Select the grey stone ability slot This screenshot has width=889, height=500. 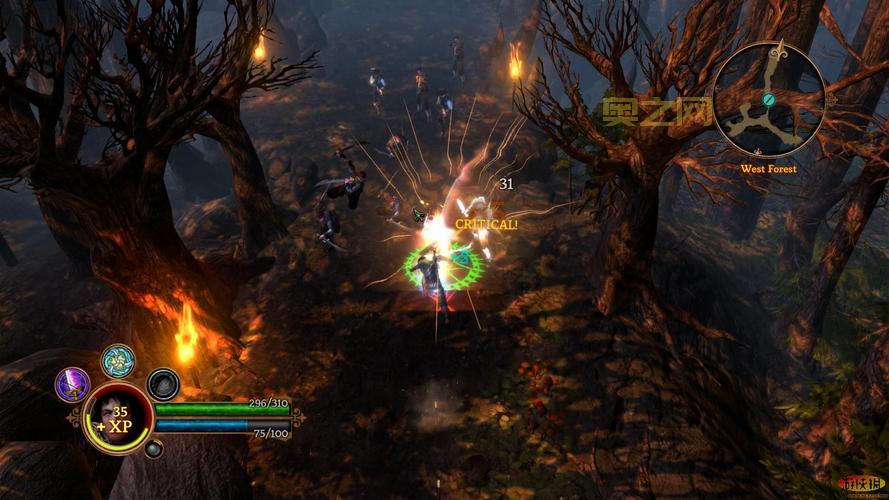[163, 384]
